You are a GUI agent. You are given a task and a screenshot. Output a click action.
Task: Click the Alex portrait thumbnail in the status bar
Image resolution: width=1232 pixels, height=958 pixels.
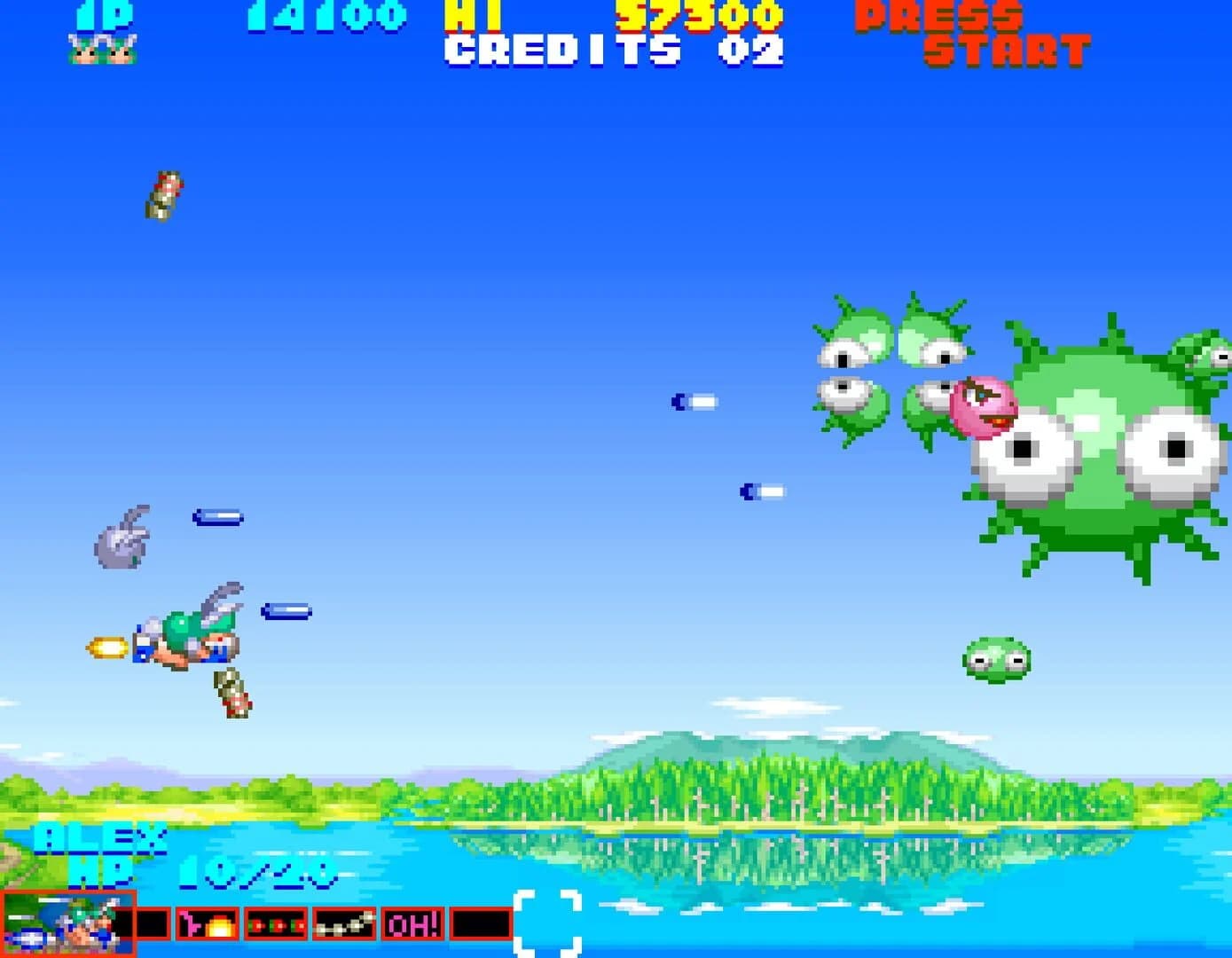[67, 924]
